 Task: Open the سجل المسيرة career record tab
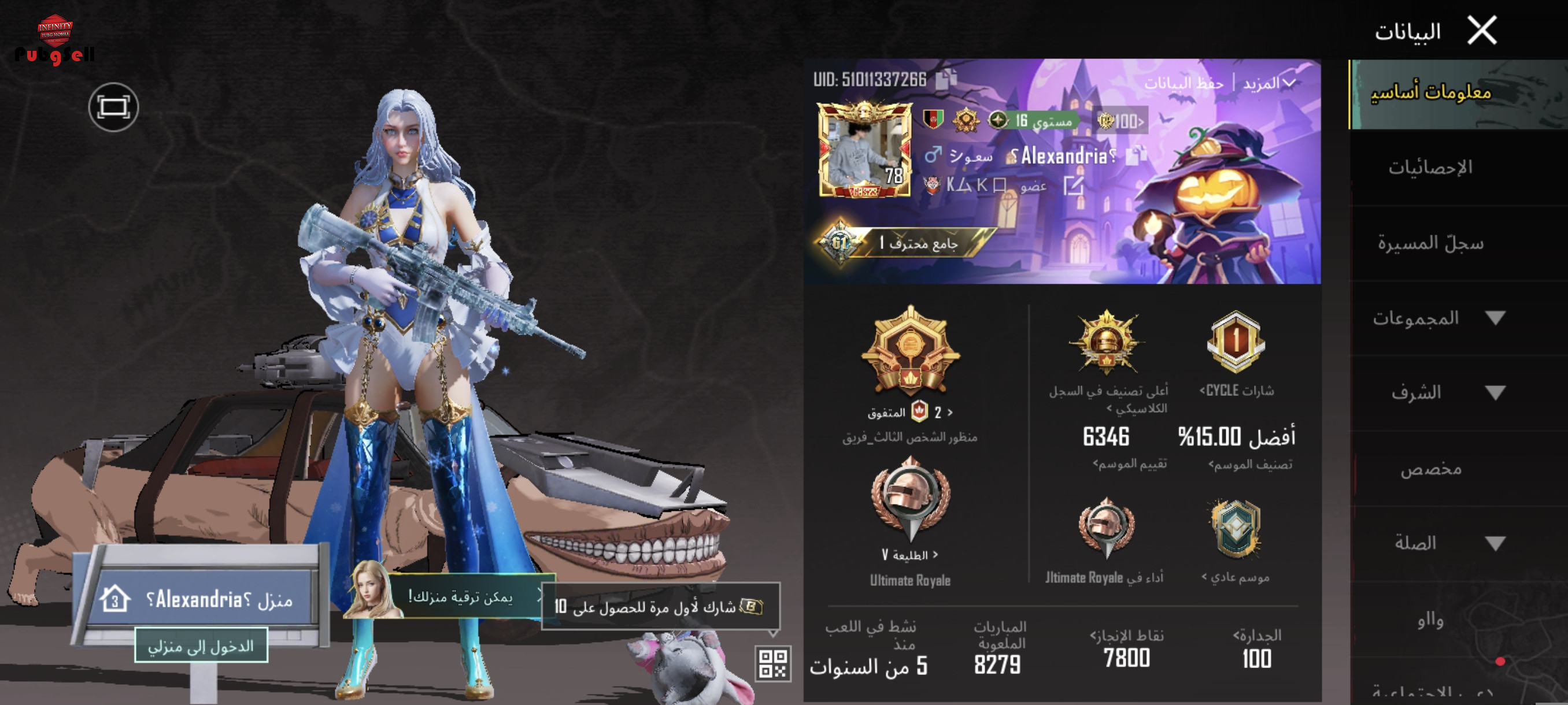pyautogui.click(x=1430, y=243)
